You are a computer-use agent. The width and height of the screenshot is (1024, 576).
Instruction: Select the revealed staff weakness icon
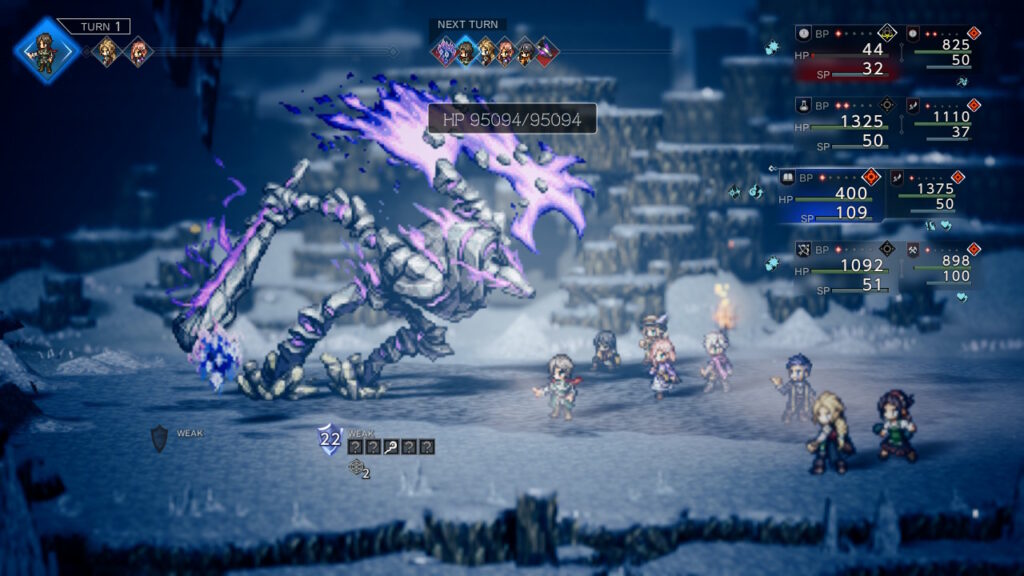(x=391, y=447)
